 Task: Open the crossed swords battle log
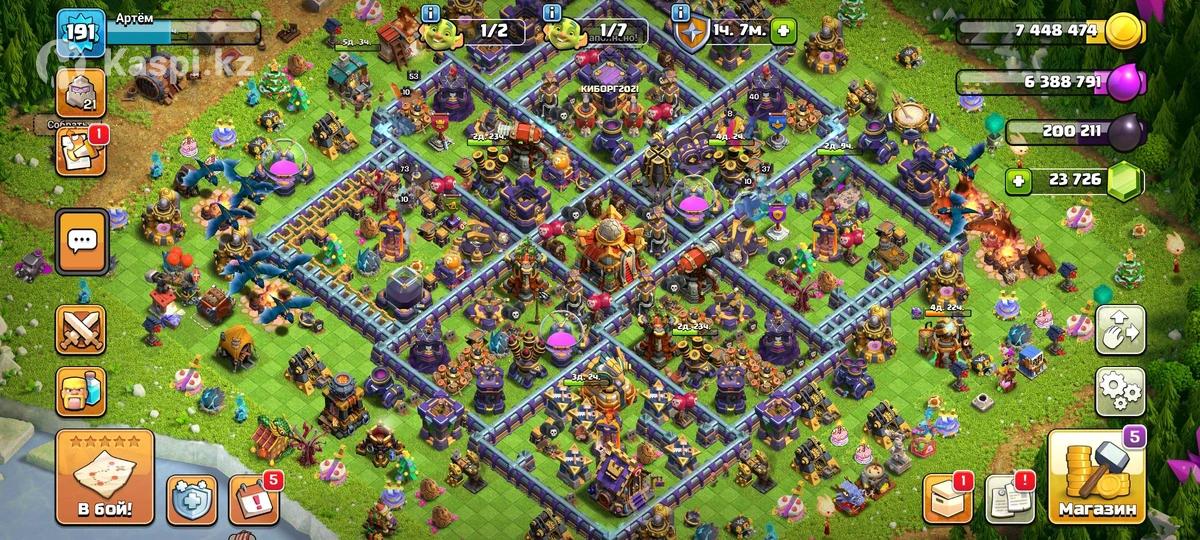coord(81,329)
